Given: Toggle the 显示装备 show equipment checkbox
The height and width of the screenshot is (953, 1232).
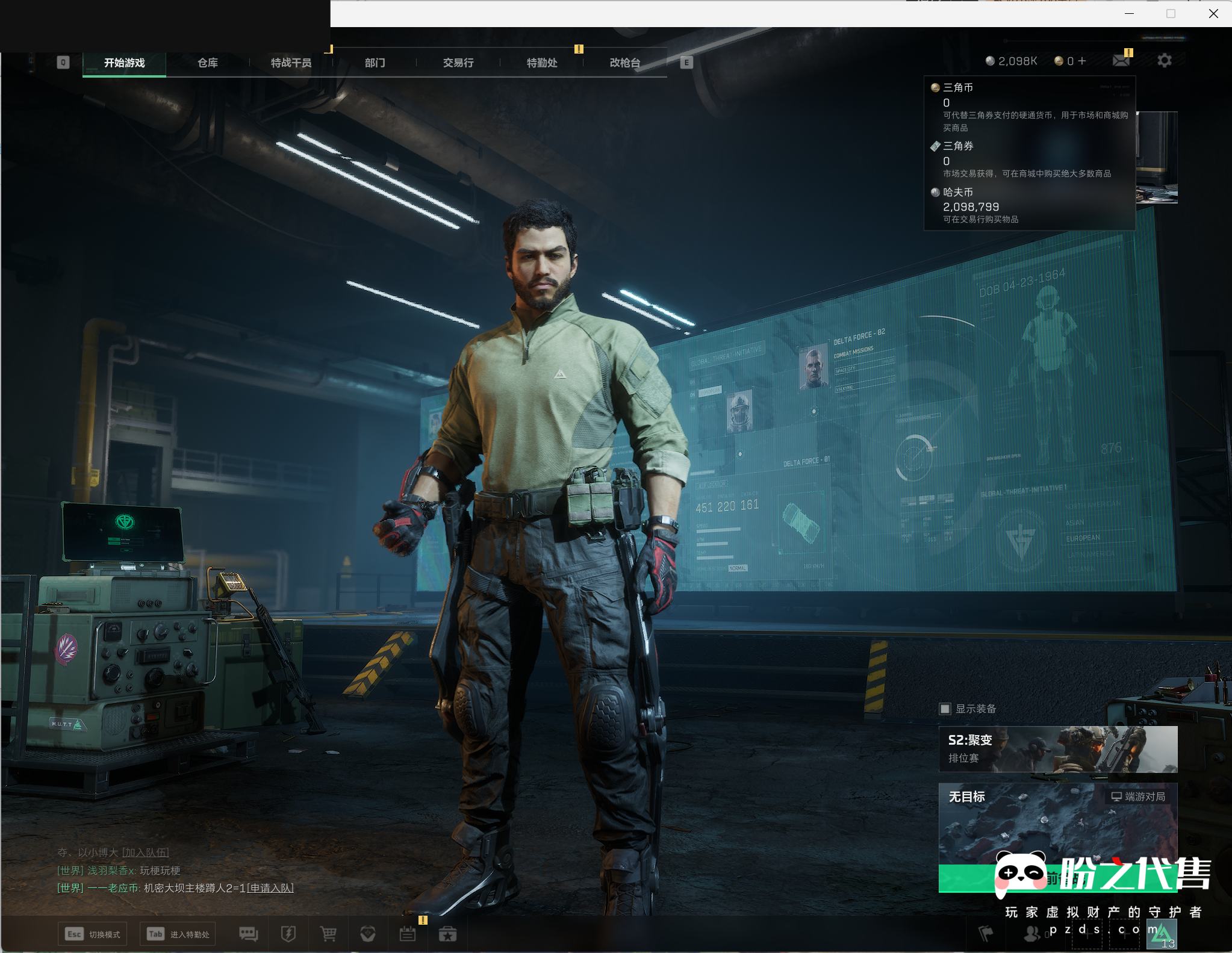Looking at the screenshot, I should pos(945,709).
